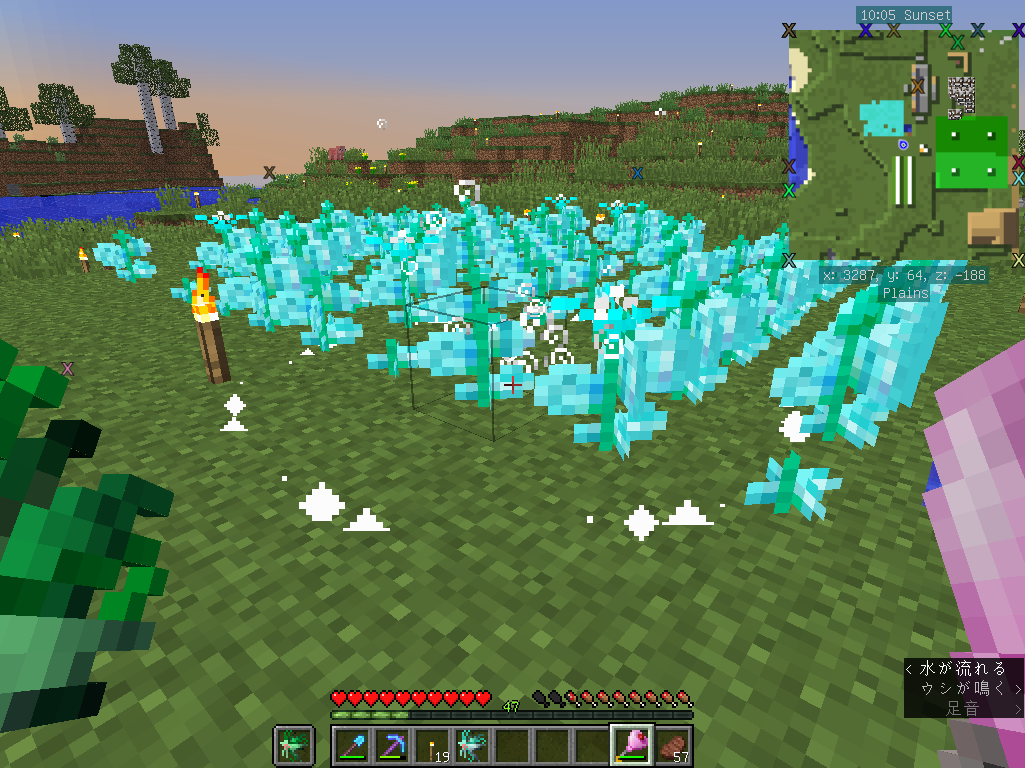
Task: Select the cyan flower in the hotbar
Action: click(x=472, y=745)
